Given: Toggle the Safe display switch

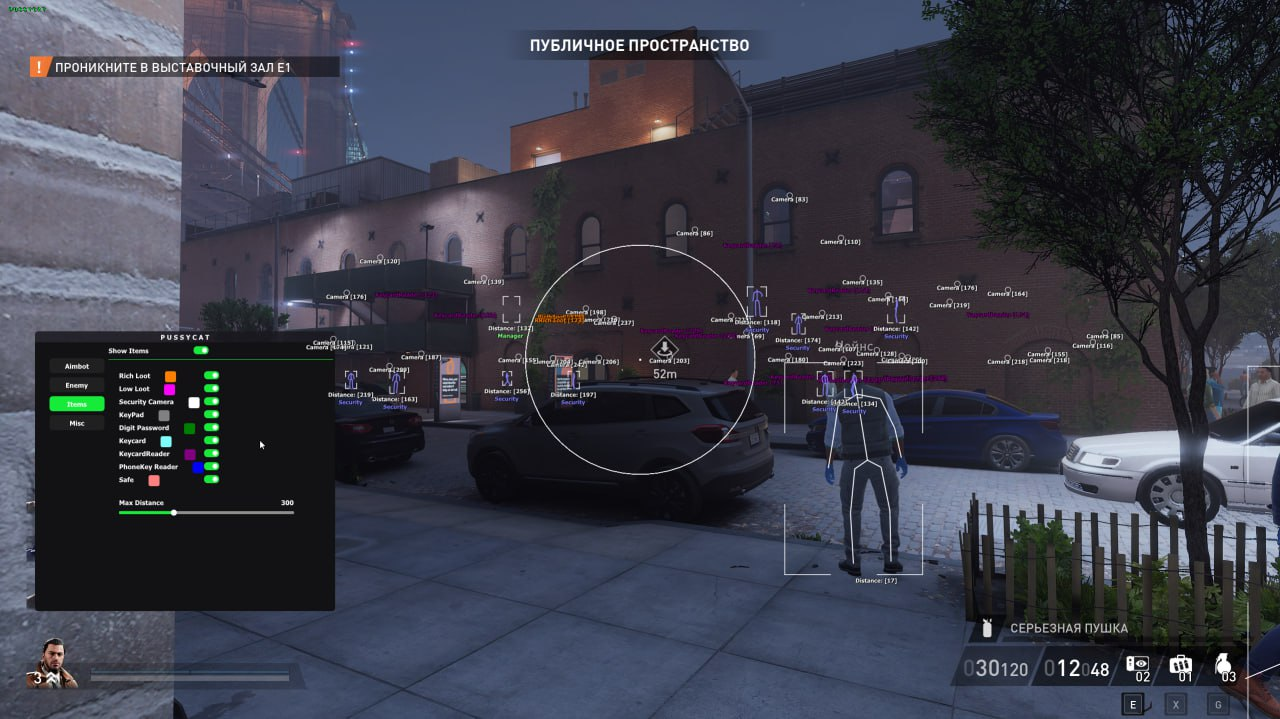Looking at the screenshot, I should click(211, 479).
